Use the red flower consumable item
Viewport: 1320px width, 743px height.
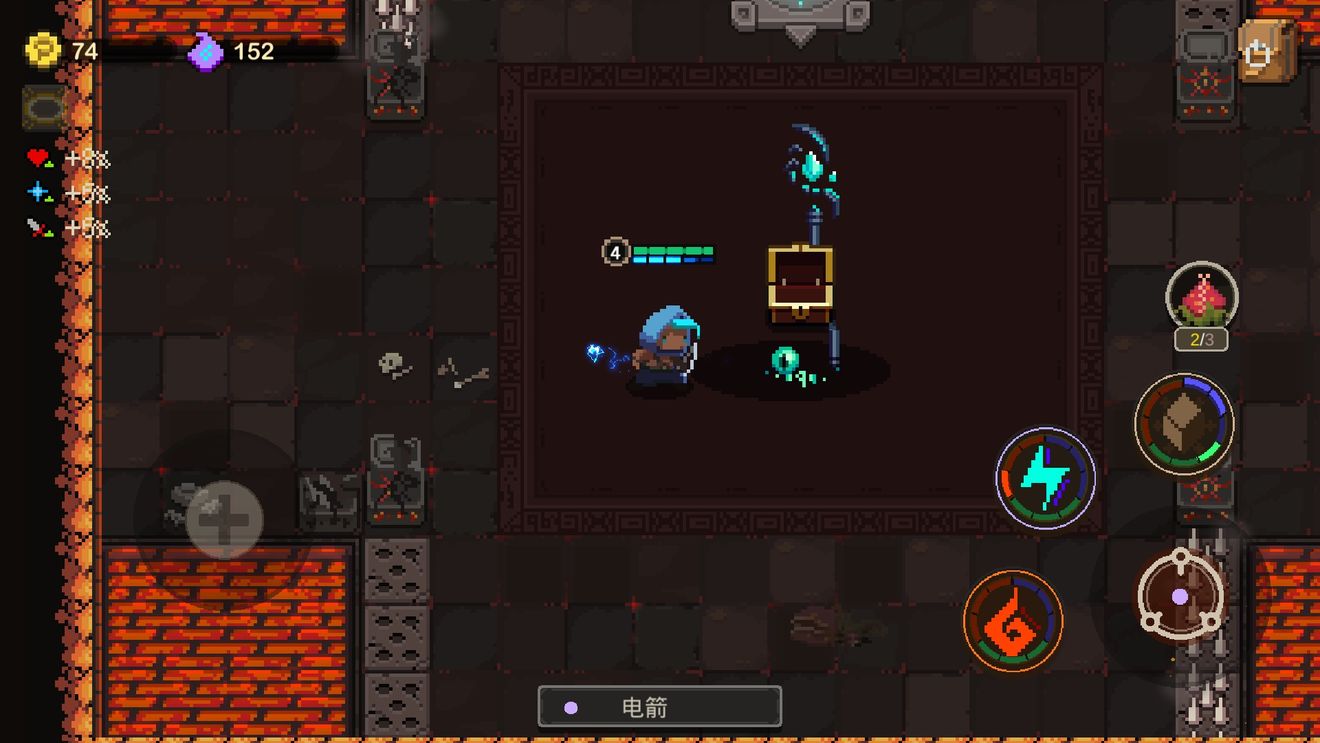point(1202,298)
